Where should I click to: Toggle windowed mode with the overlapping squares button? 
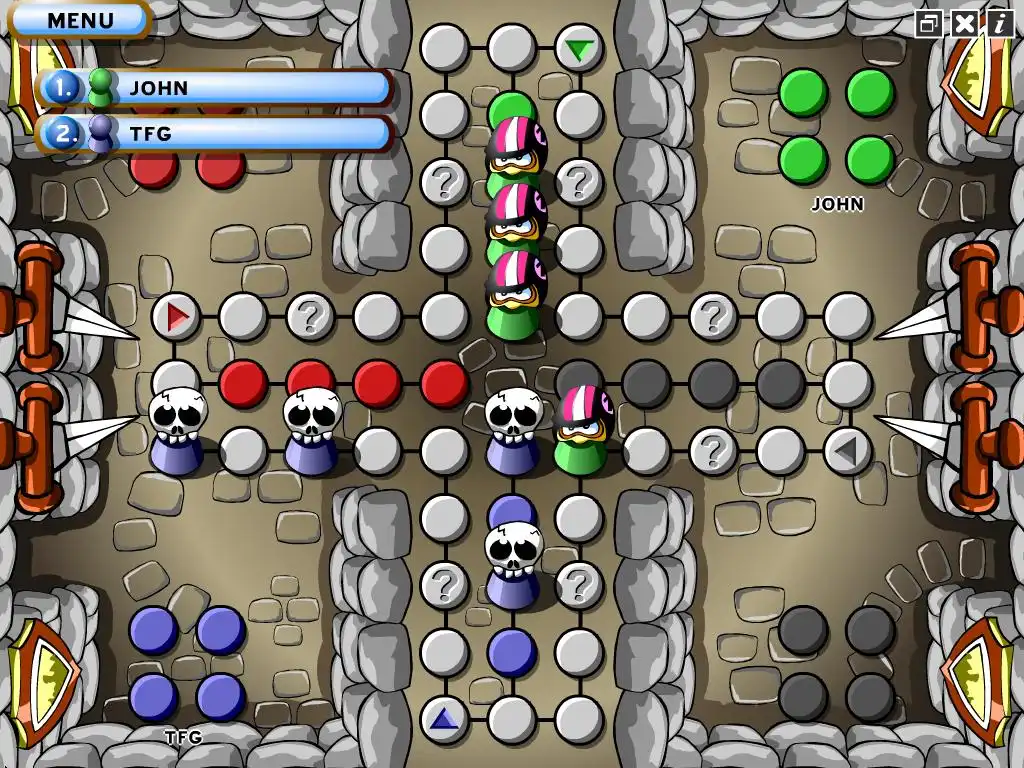pyautogui.click(x=930, y=23)
